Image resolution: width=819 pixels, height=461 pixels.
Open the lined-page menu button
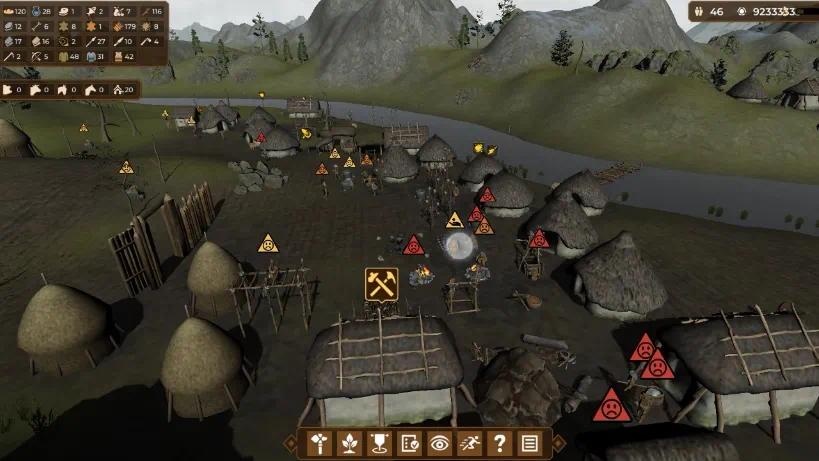(529, 442)
